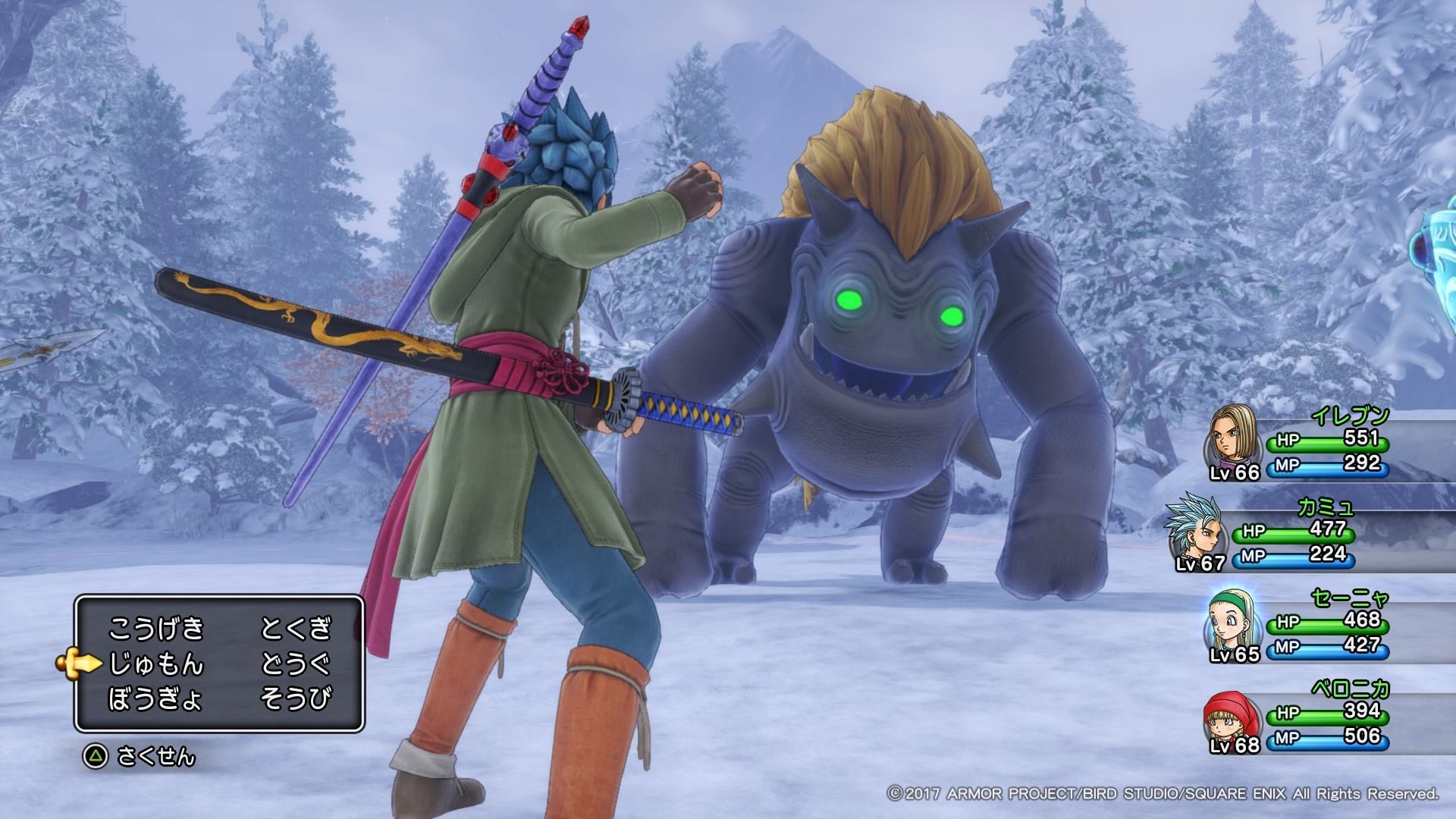Viewport: 1456px width, 819px height.
Task: Open the どうぐ items command
Action: (x=296, y=664)
